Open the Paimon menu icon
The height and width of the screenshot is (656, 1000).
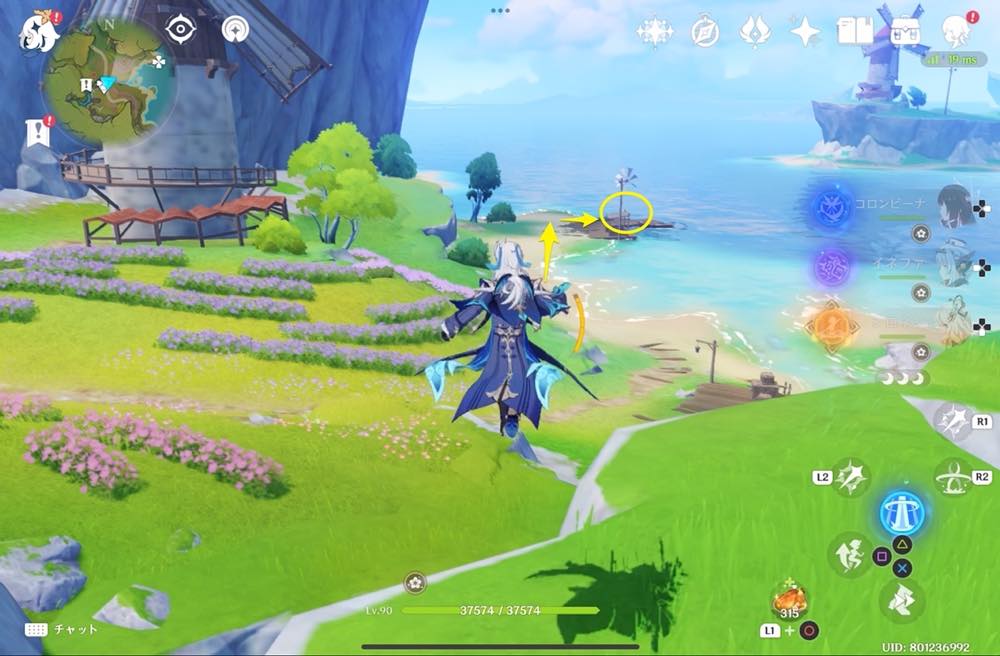tap(37, 30)
